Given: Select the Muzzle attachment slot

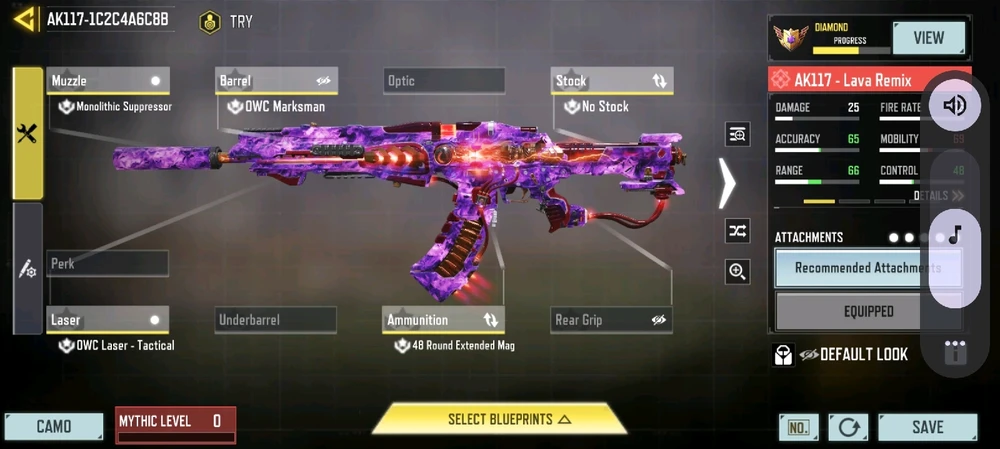Looking at the screenshot, I should (108, 81).
